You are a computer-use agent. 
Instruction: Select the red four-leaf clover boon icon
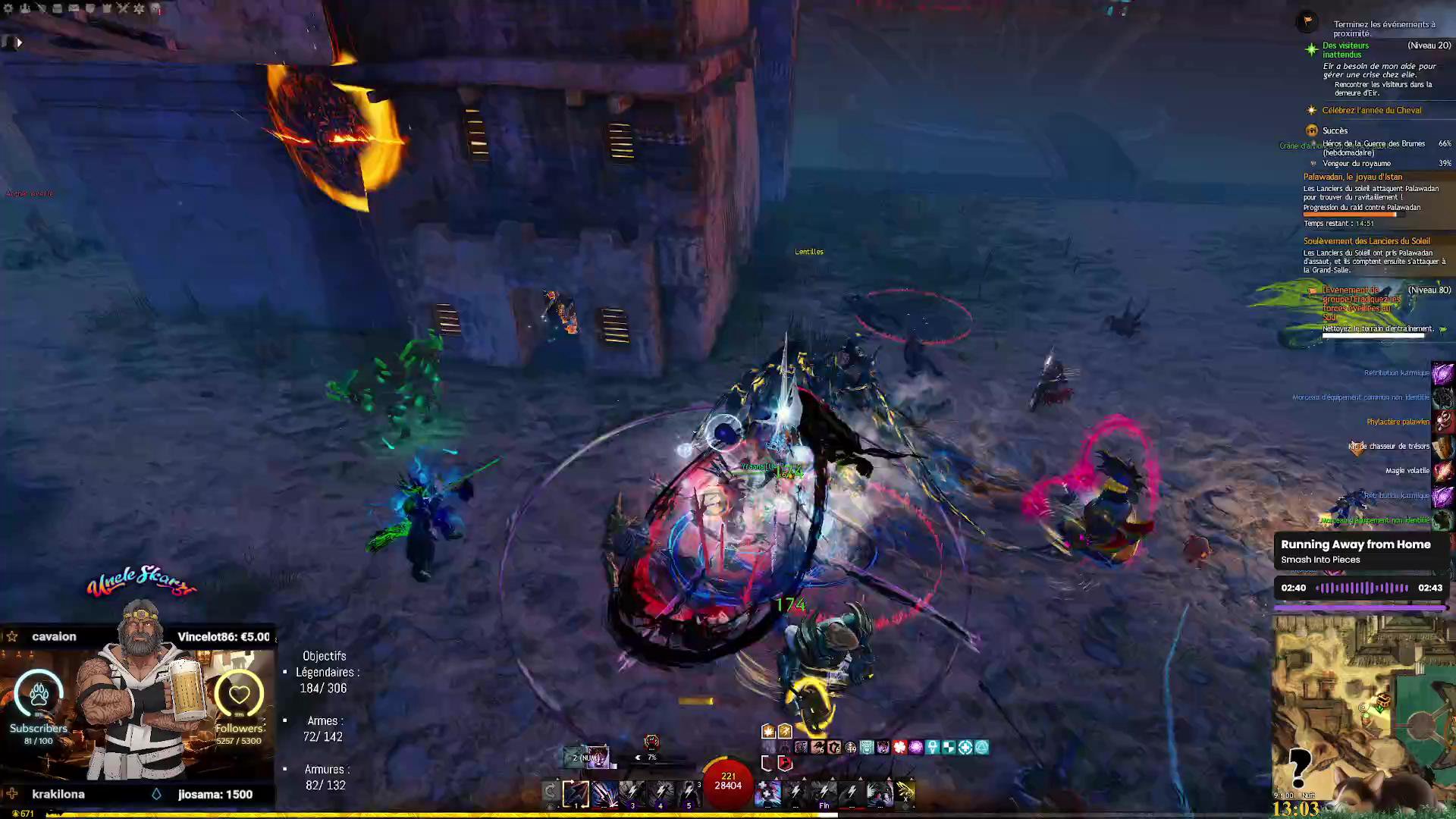[x=899, y=748]
